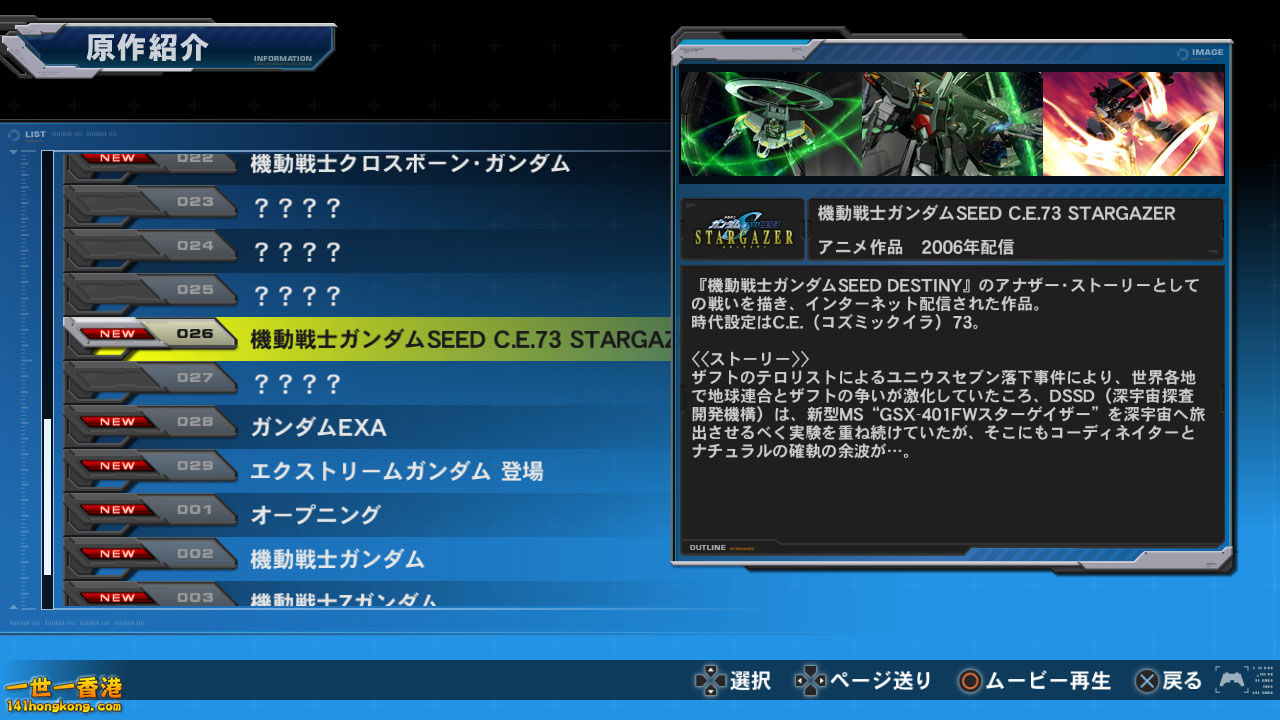Viewport: 1280px width, 720px height.
Task: Click the circle button icon for ムービー再生
Action: pos(969,681)
